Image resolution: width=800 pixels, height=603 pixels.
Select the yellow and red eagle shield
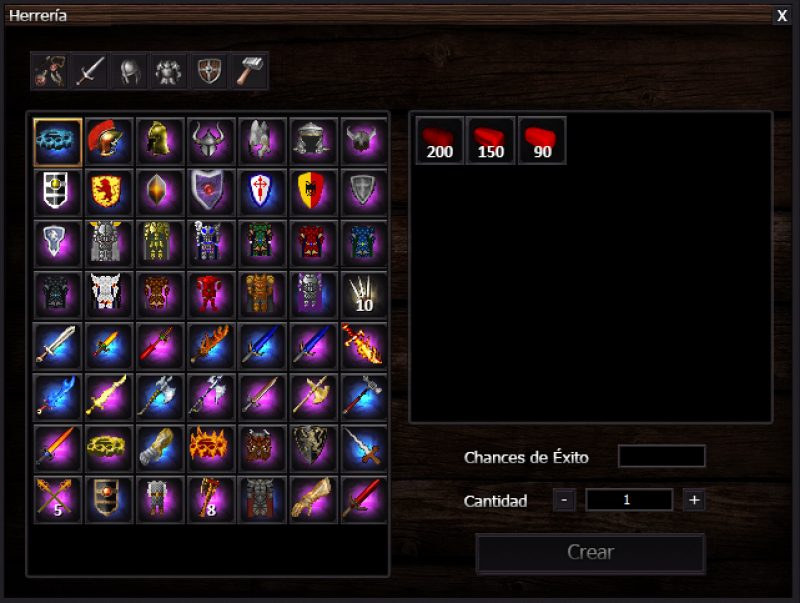[x=313, y=191]
